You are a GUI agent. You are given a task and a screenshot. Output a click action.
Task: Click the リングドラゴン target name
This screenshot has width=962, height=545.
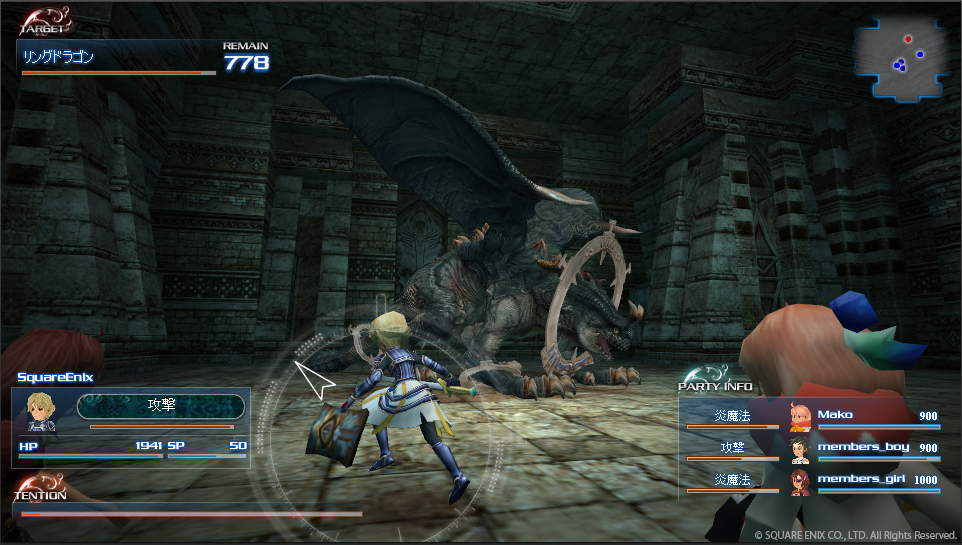coord(59,58)
